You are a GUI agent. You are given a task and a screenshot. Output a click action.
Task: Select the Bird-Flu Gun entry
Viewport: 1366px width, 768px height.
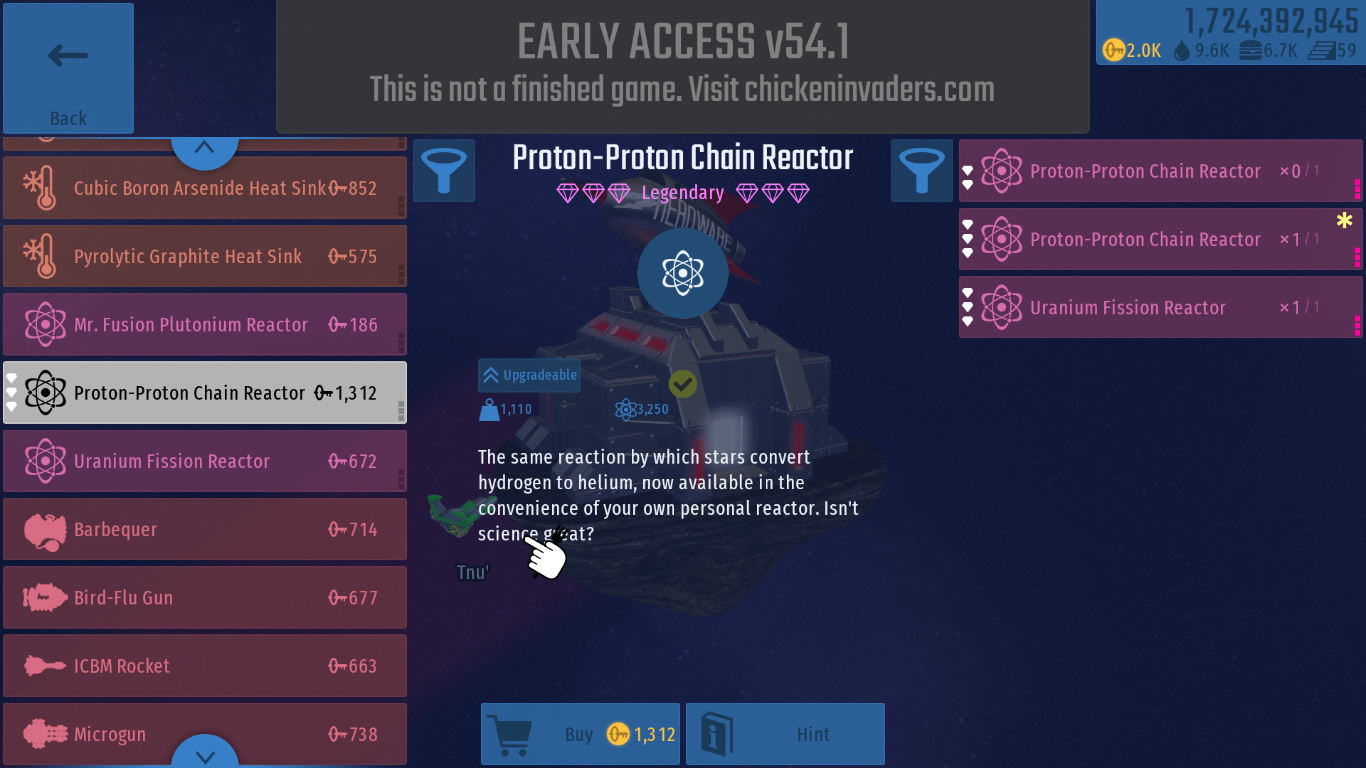pos(204,598)
